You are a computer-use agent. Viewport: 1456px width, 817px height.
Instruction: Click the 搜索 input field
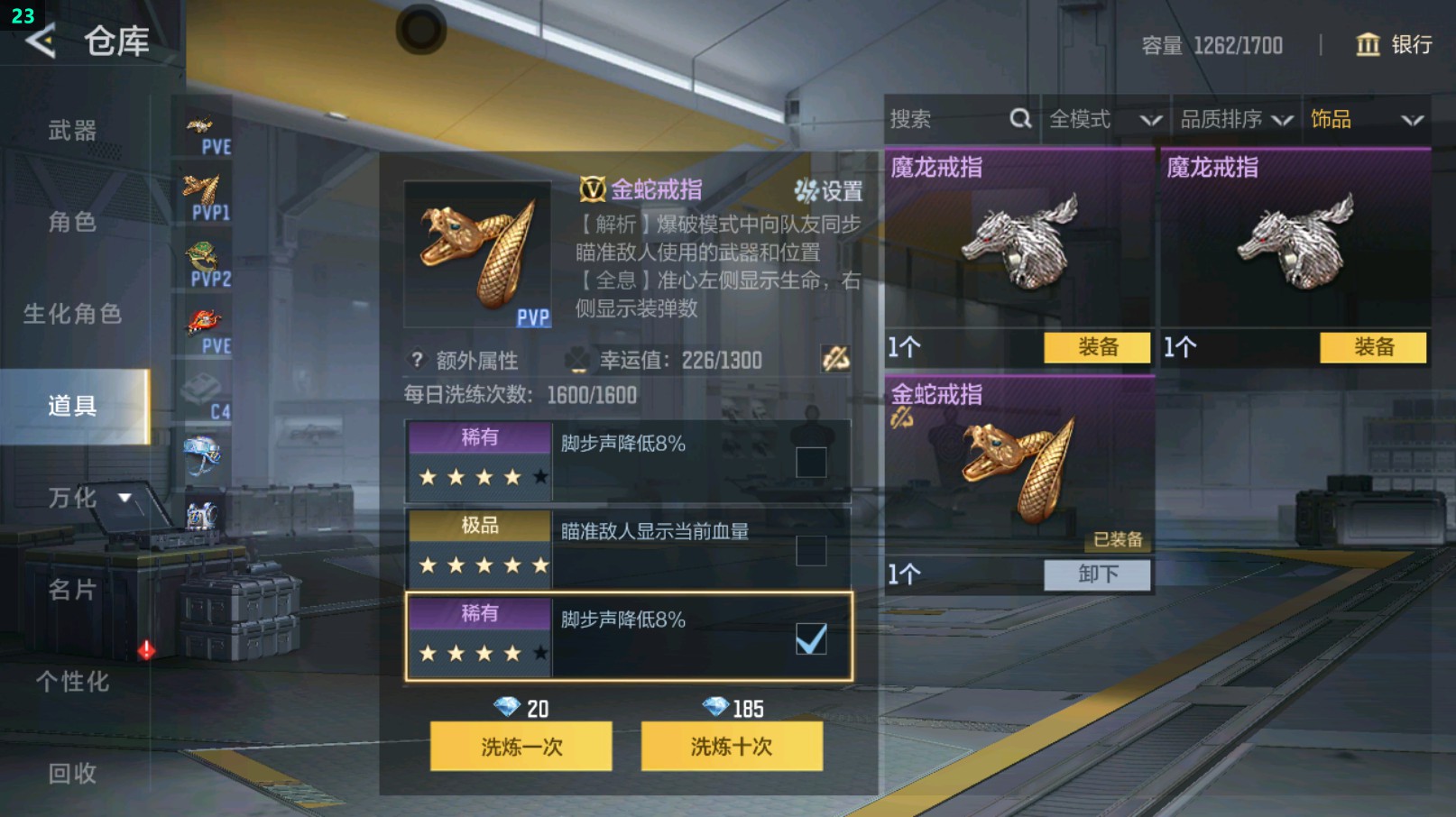929,118
